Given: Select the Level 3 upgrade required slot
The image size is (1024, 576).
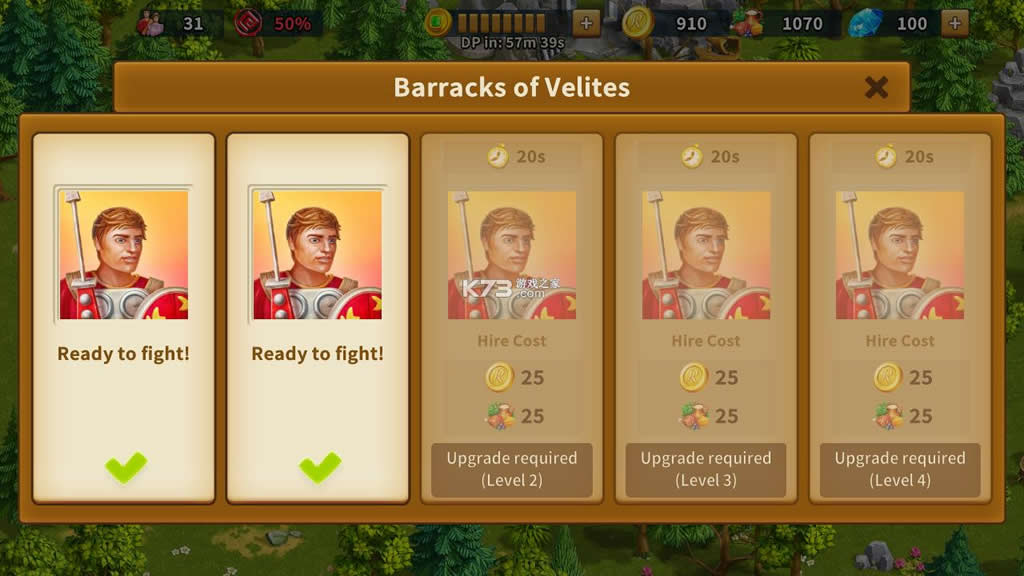Looking at the screenshot, I should click(x=705, y=469).
